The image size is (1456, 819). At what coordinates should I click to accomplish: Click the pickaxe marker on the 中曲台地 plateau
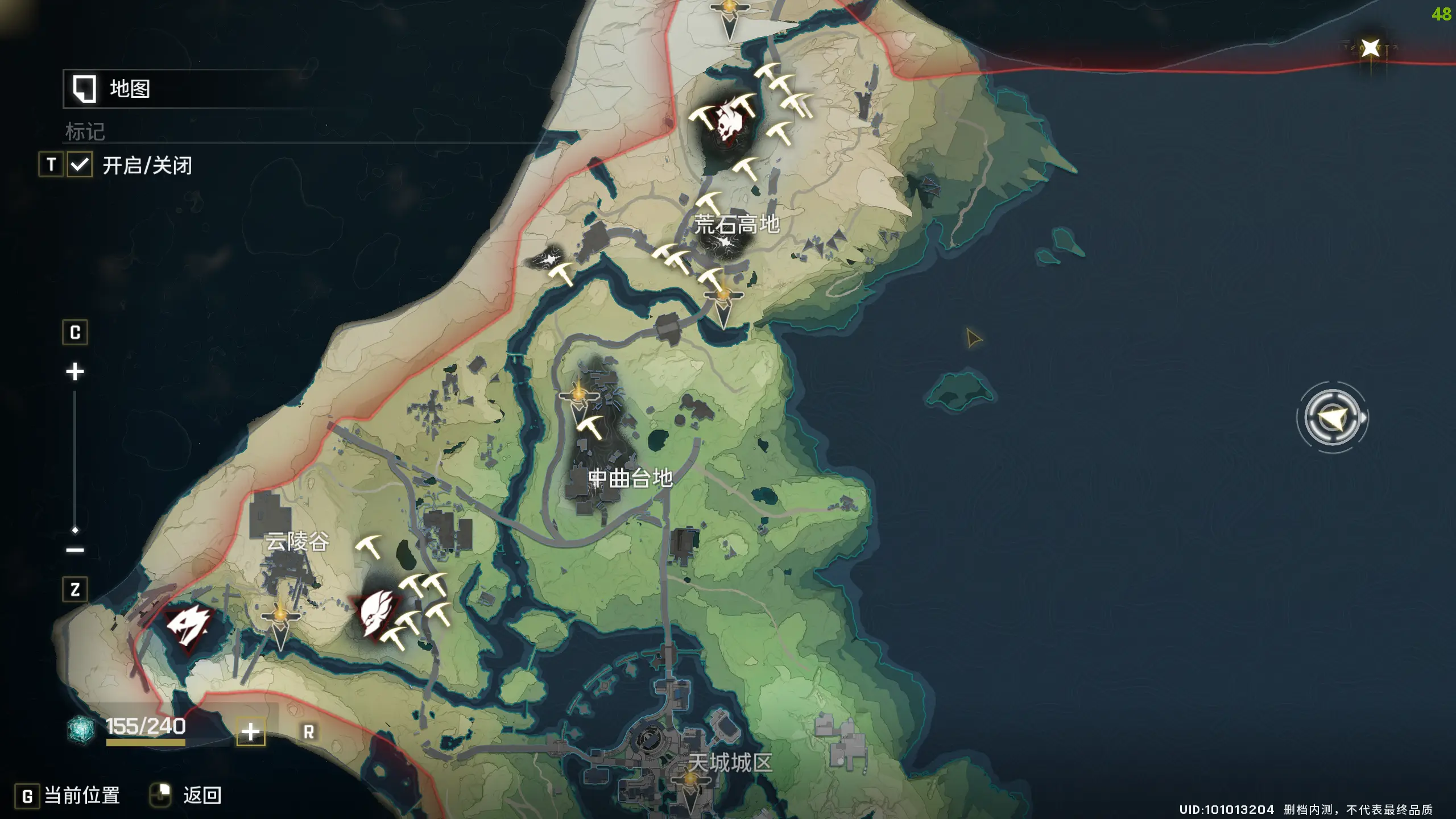click(x=590, y=427)
